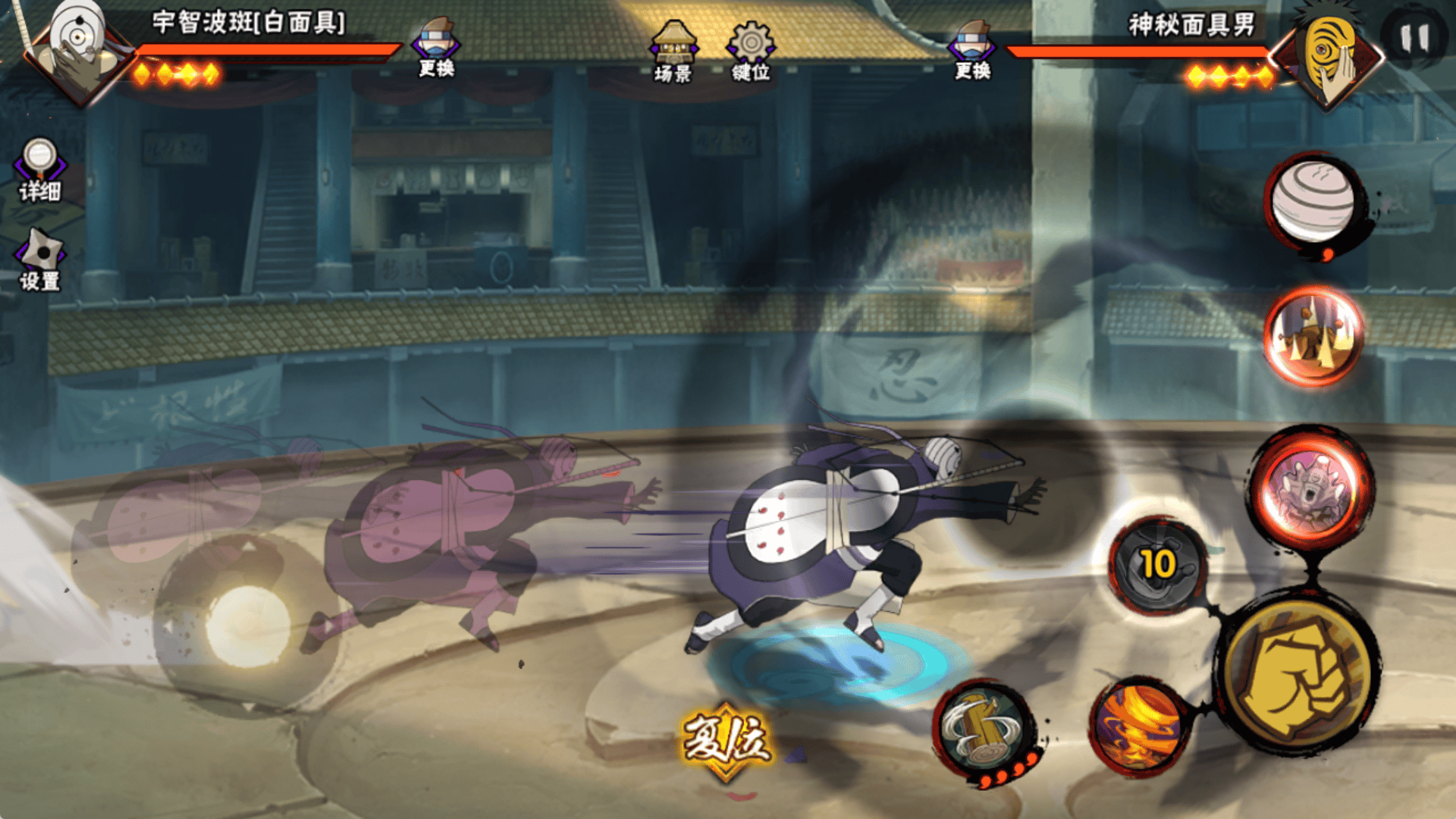Open the 详细 details magnifier

coord(40,170)
